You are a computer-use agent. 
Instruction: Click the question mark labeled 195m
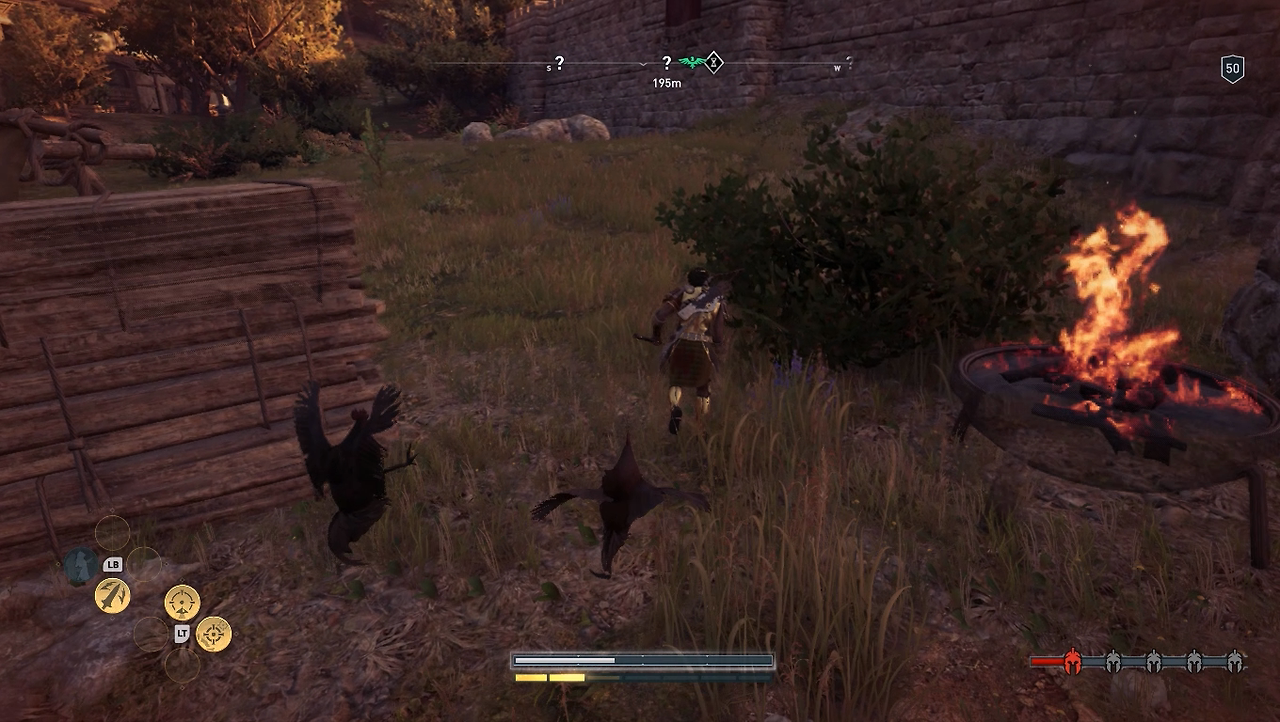[x=667, y=63]
